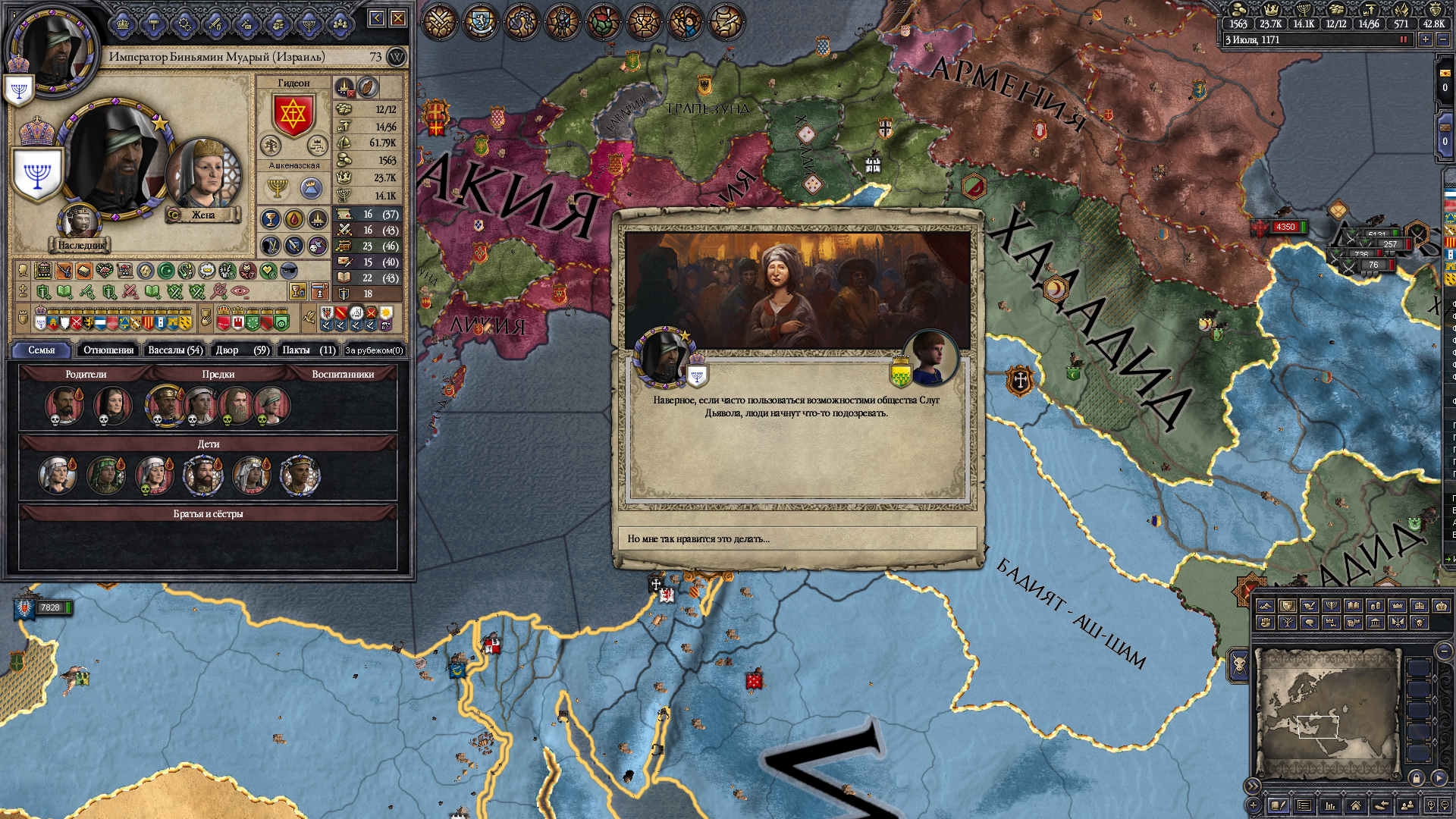Choose the event option 'Но мне так нравится это делать...'
This screenshot has height=819, width=1456.
[x=797, y=538]
